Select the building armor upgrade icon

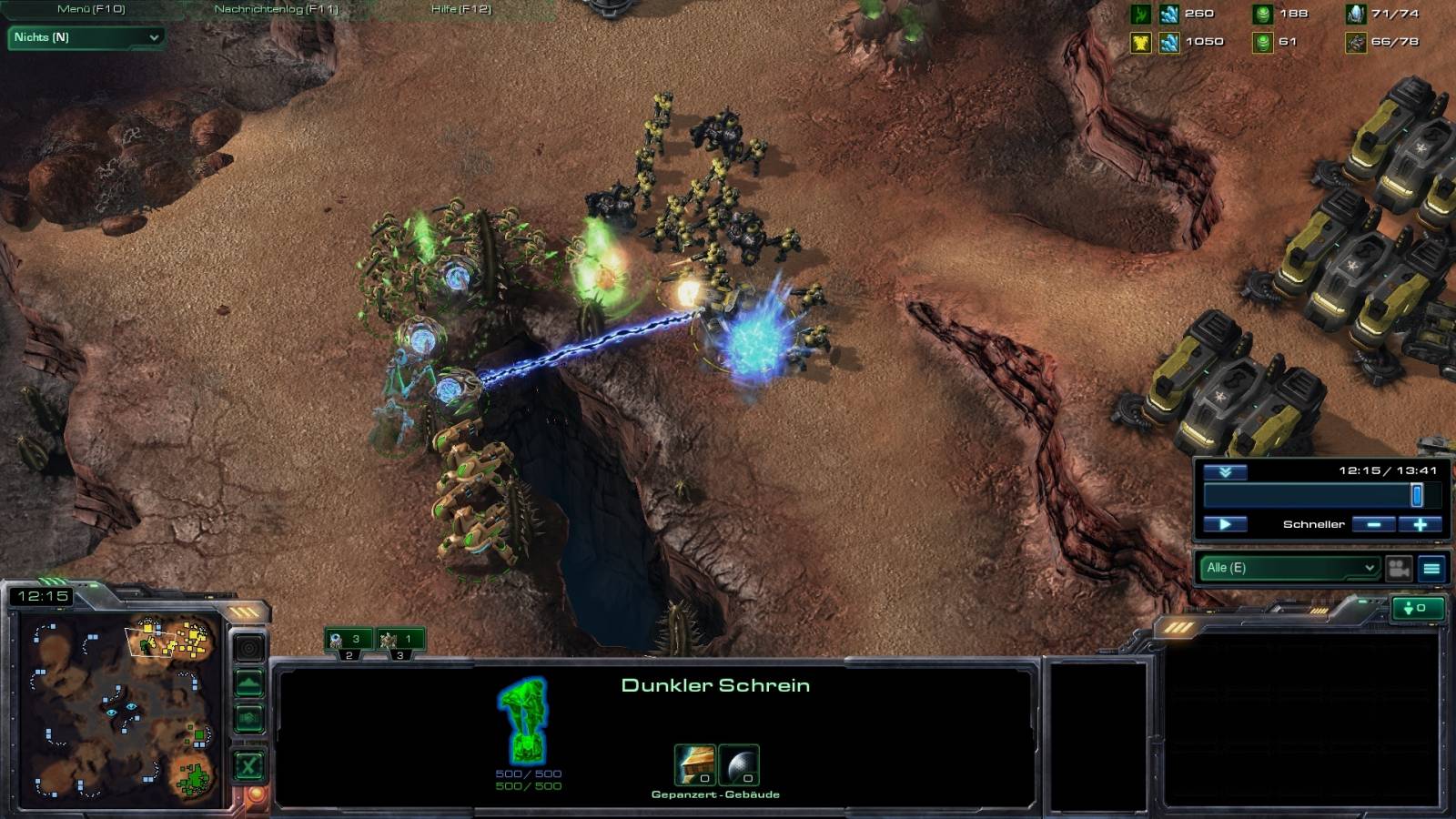(693, 764)
